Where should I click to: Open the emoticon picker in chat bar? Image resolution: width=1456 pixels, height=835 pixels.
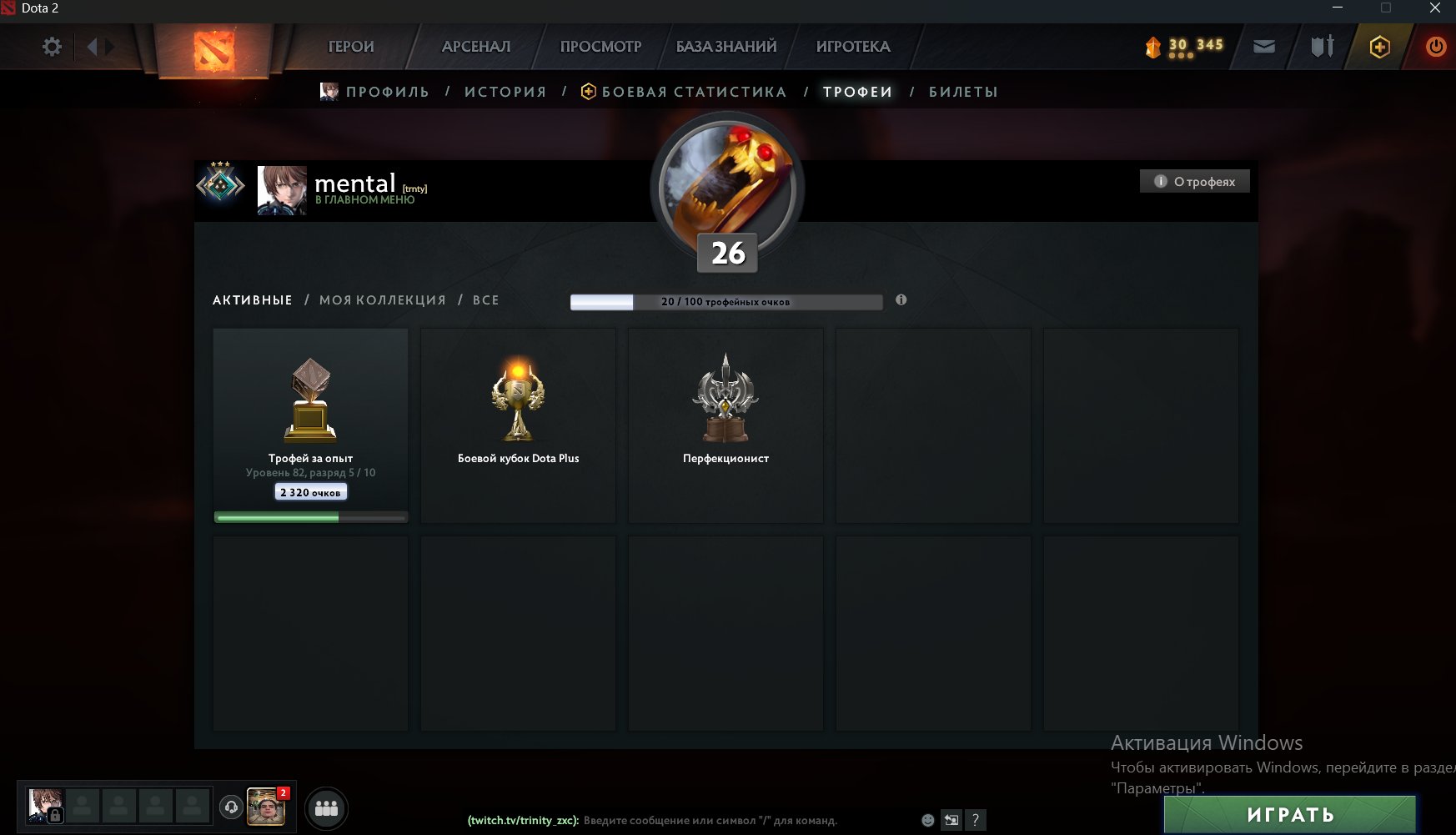coord(927,820)
